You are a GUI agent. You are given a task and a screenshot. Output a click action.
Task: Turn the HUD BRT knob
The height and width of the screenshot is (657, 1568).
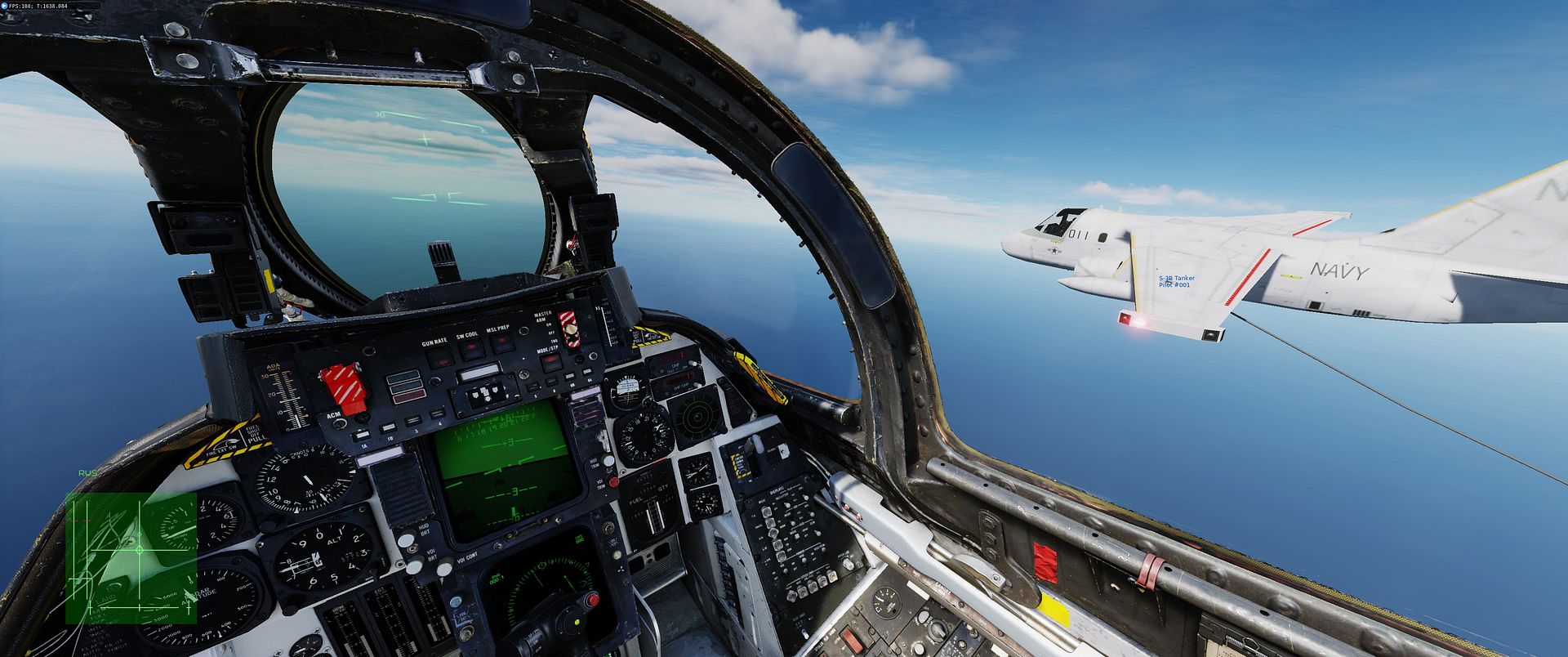tap(405, 540)
